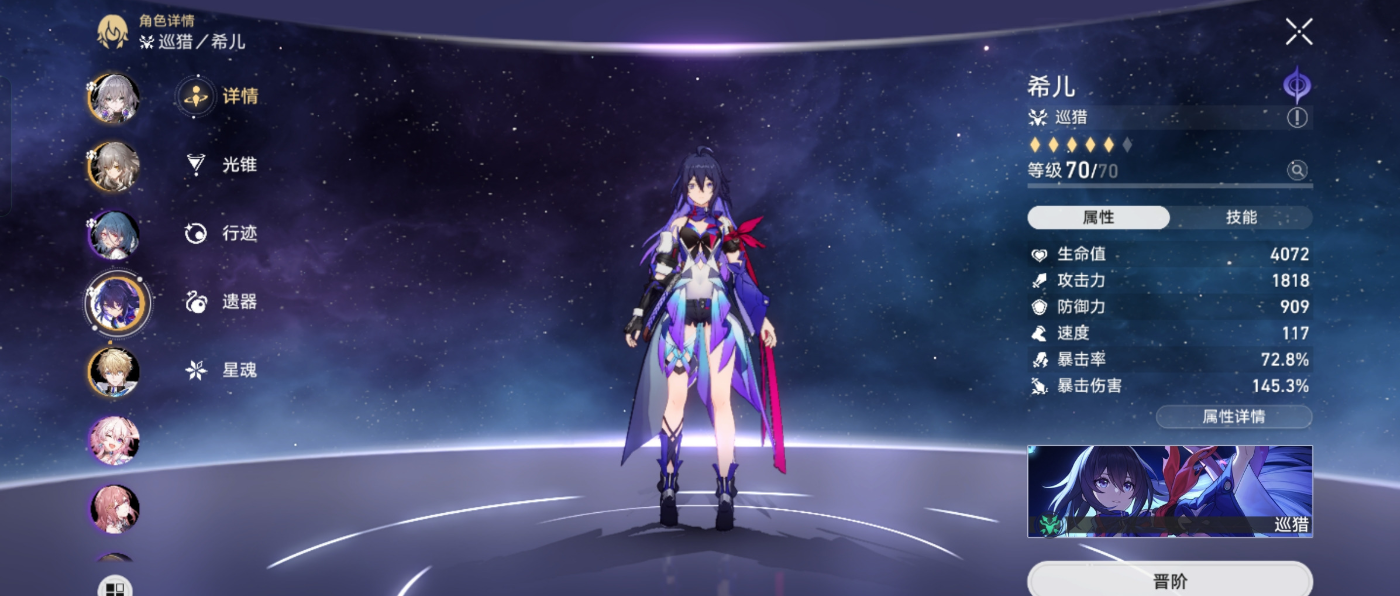
Task: Select the pink-haired winking character portrait
Action: tap(113, 440)
